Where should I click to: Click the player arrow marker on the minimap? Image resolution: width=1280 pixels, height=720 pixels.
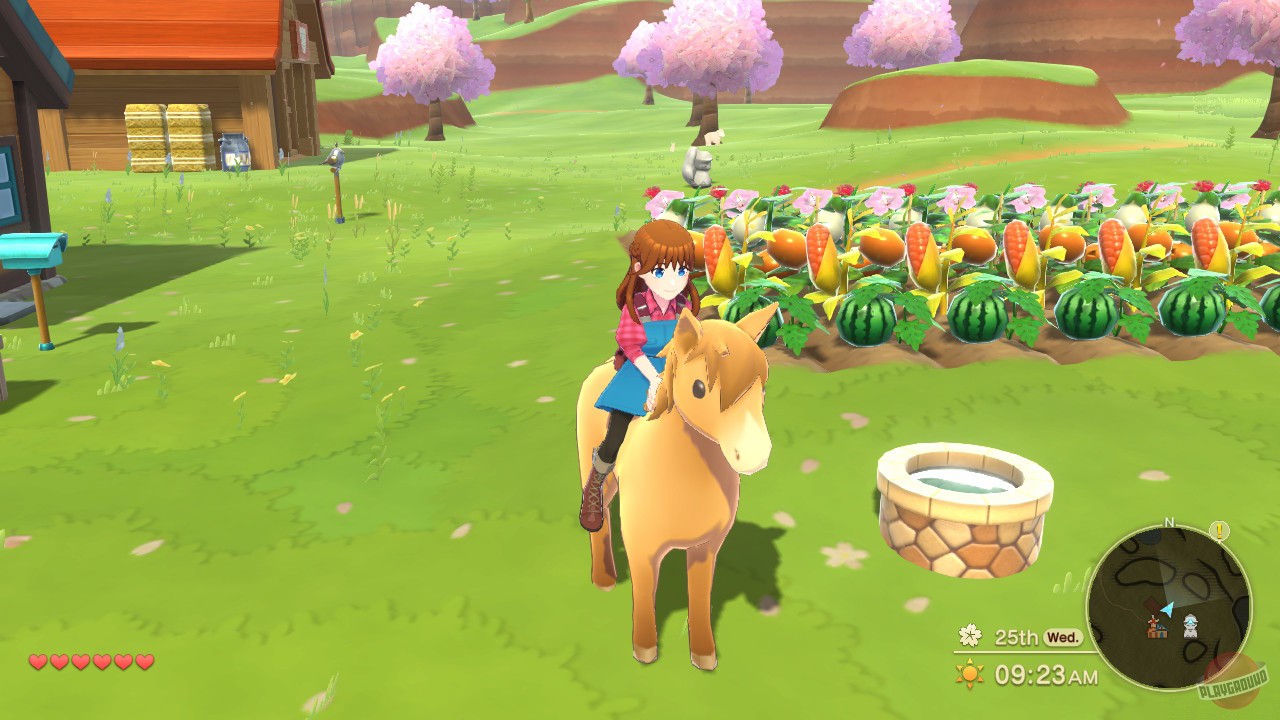click(x=1167, y=610)
